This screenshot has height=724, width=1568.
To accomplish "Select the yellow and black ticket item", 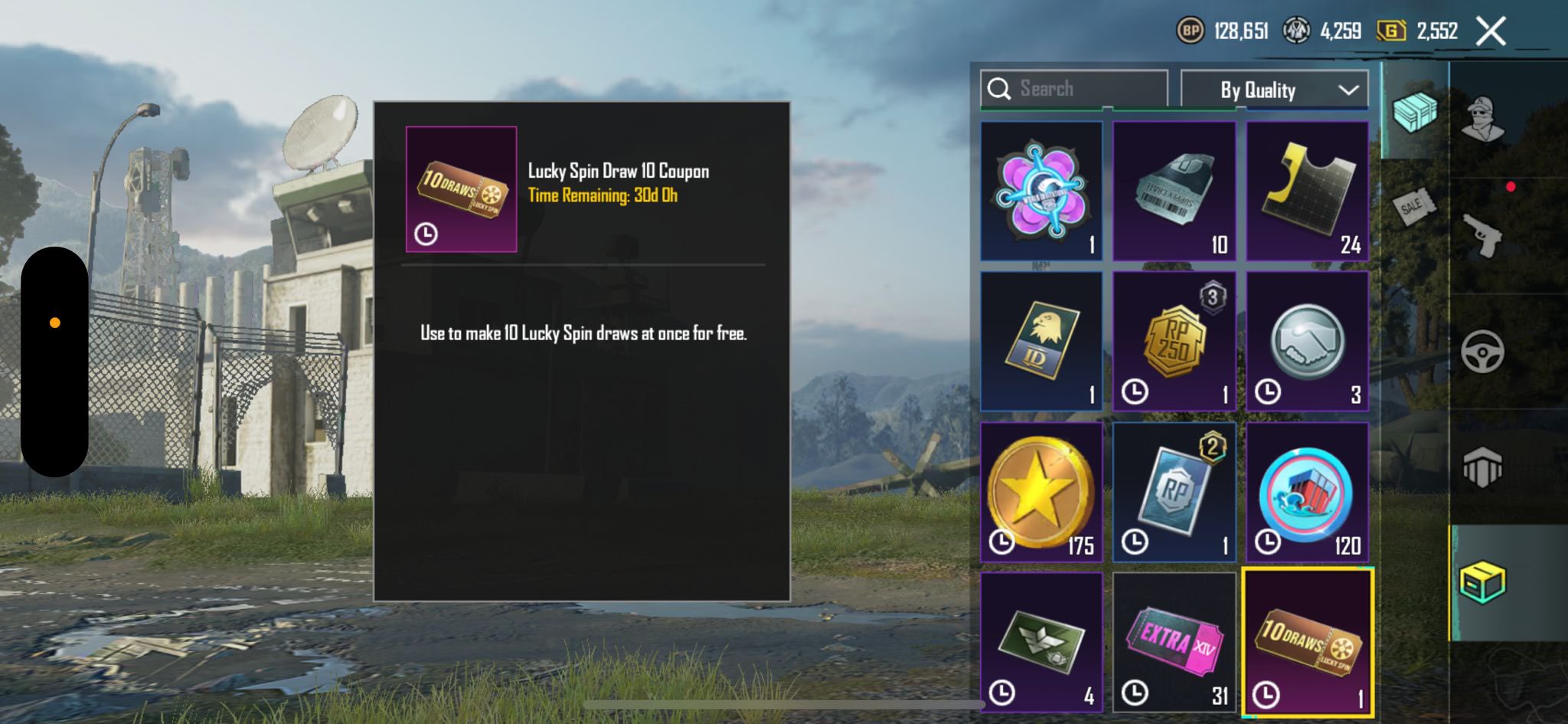I will 1307,192.
